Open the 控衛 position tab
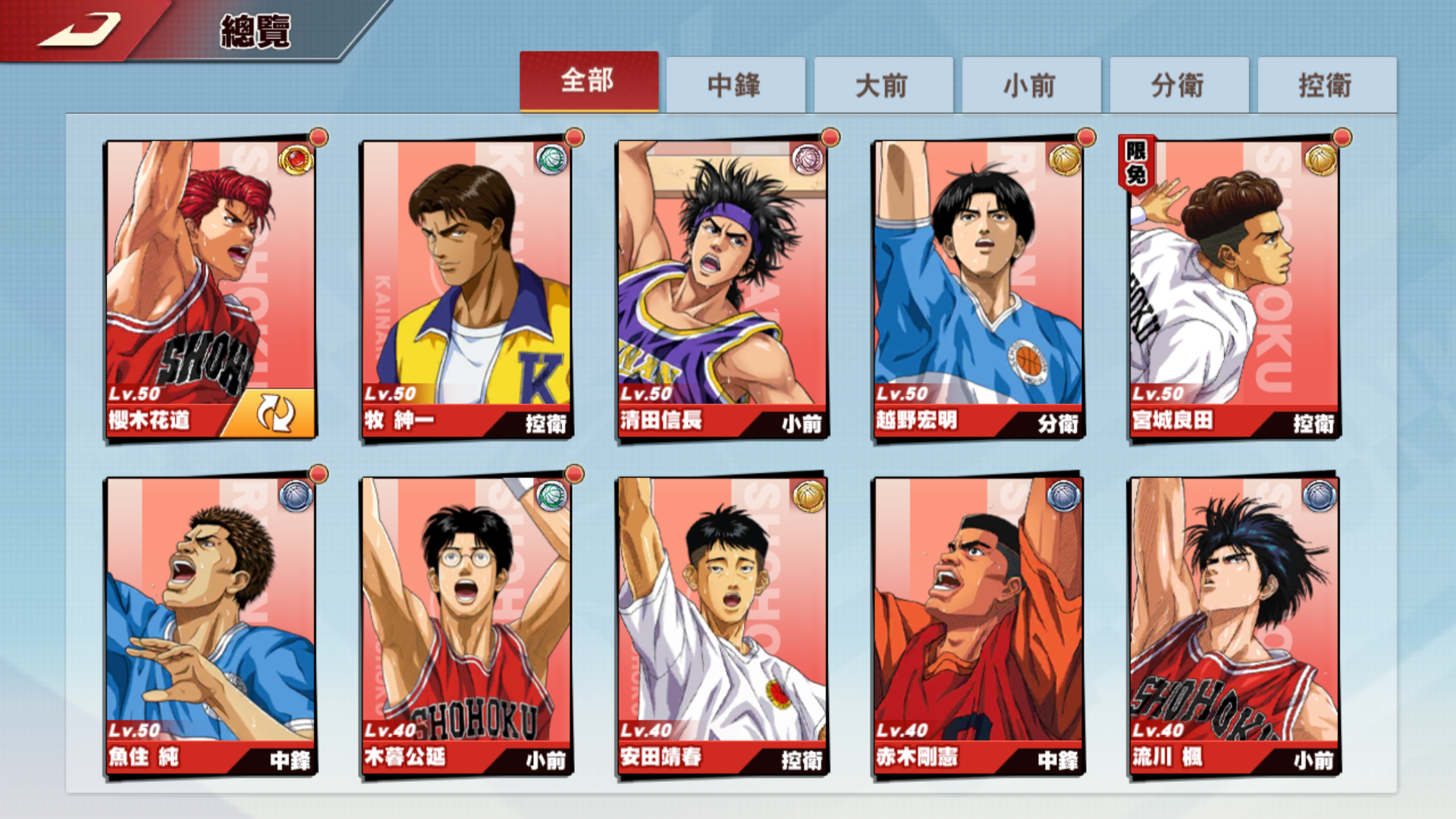1456x819 pixels. pos(1325,86)
